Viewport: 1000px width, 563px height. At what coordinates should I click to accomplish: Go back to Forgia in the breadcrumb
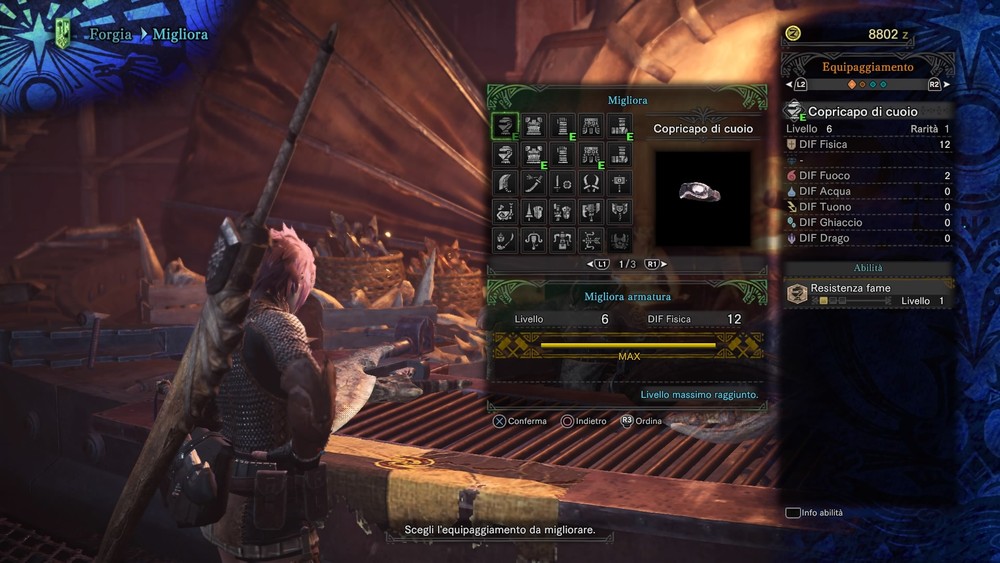coord(110,34)
